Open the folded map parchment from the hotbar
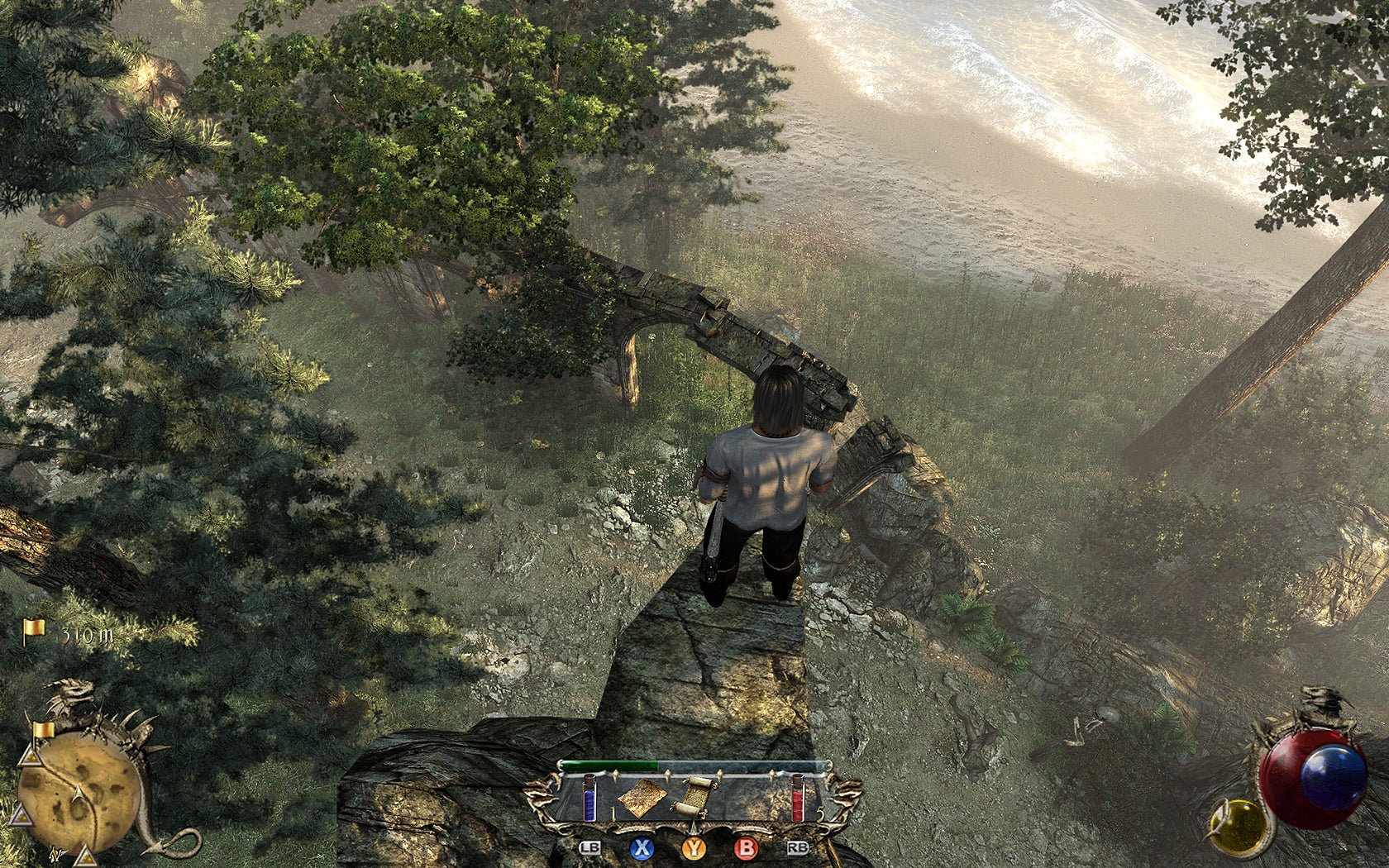Viewport: 1389px width, 868px height. (x=643, y=797)
